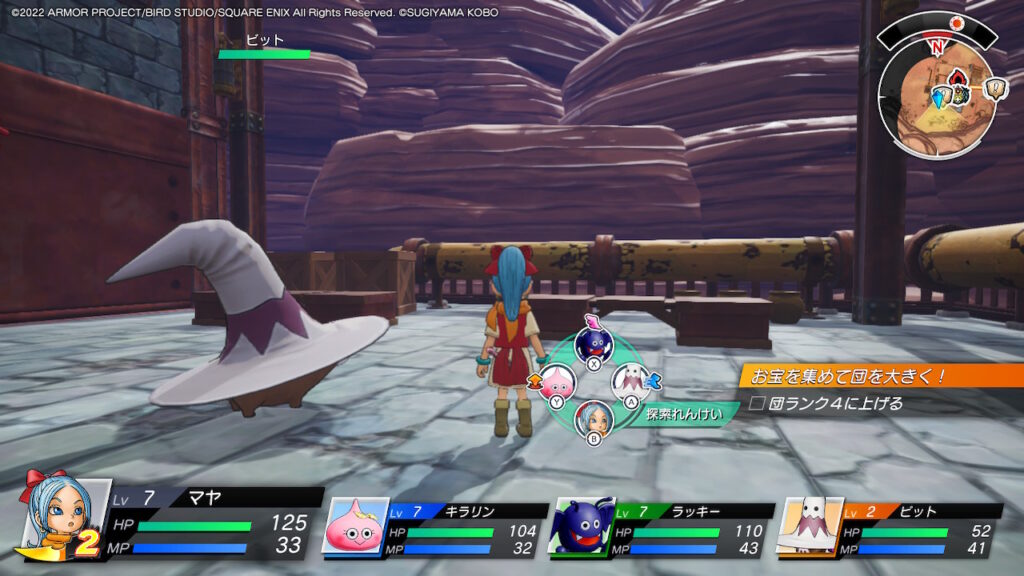Select Maya's face icon in the command wheel
The width and height of the screenshot is (1024, 576).
point(592,416)
